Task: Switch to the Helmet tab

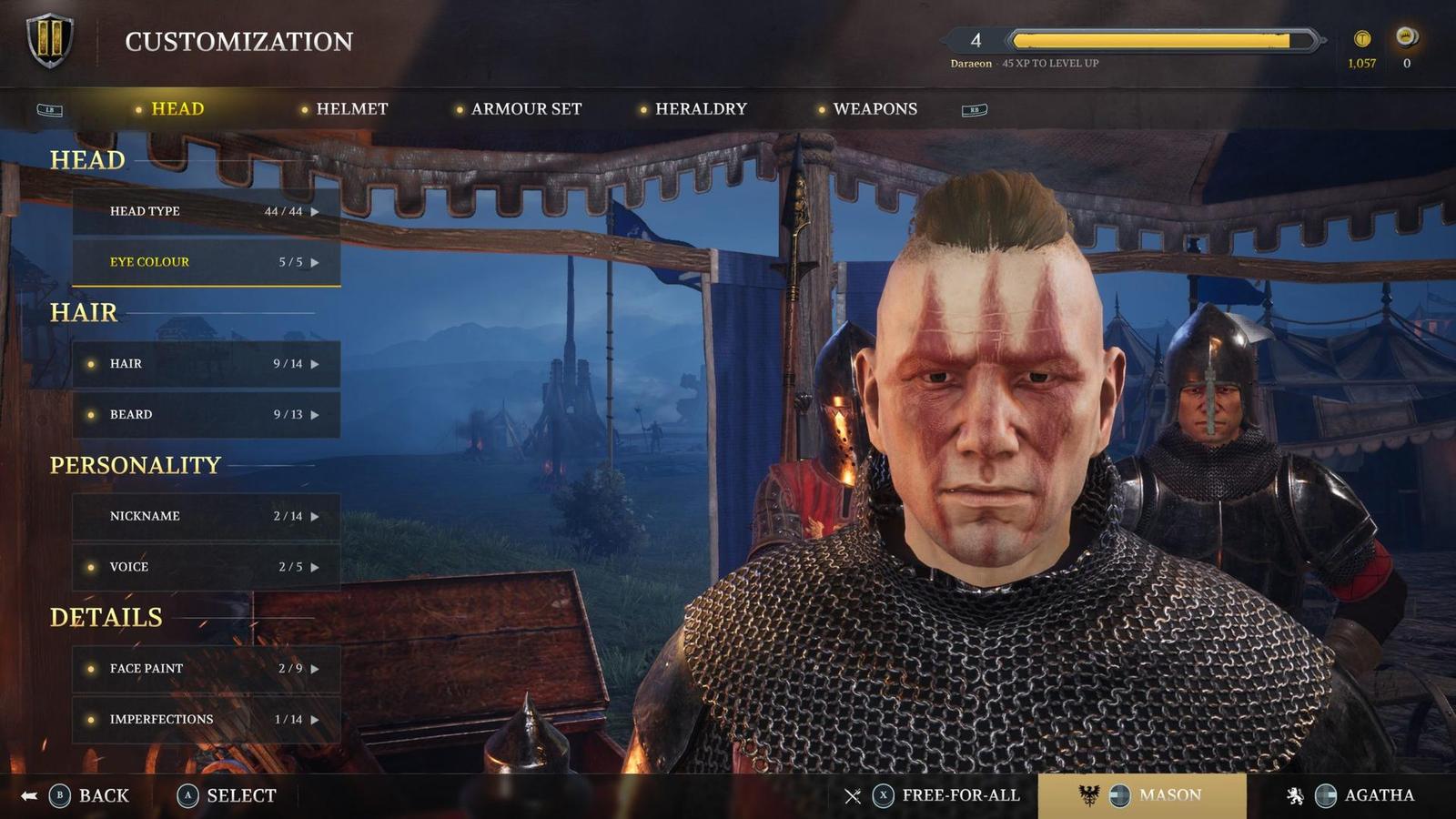Action: 352,108
